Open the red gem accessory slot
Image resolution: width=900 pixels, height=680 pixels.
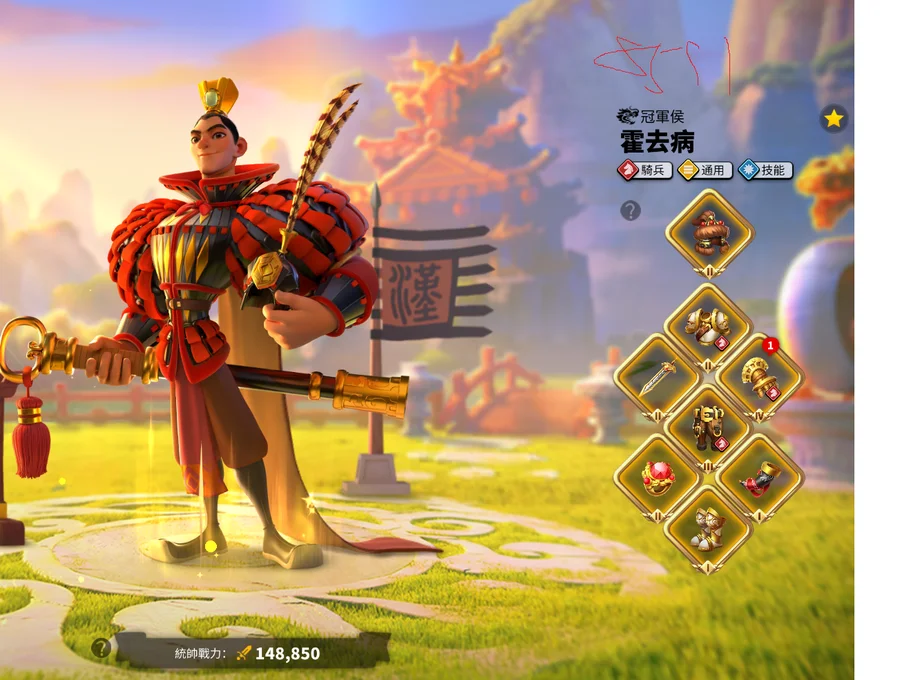point(658,477)
